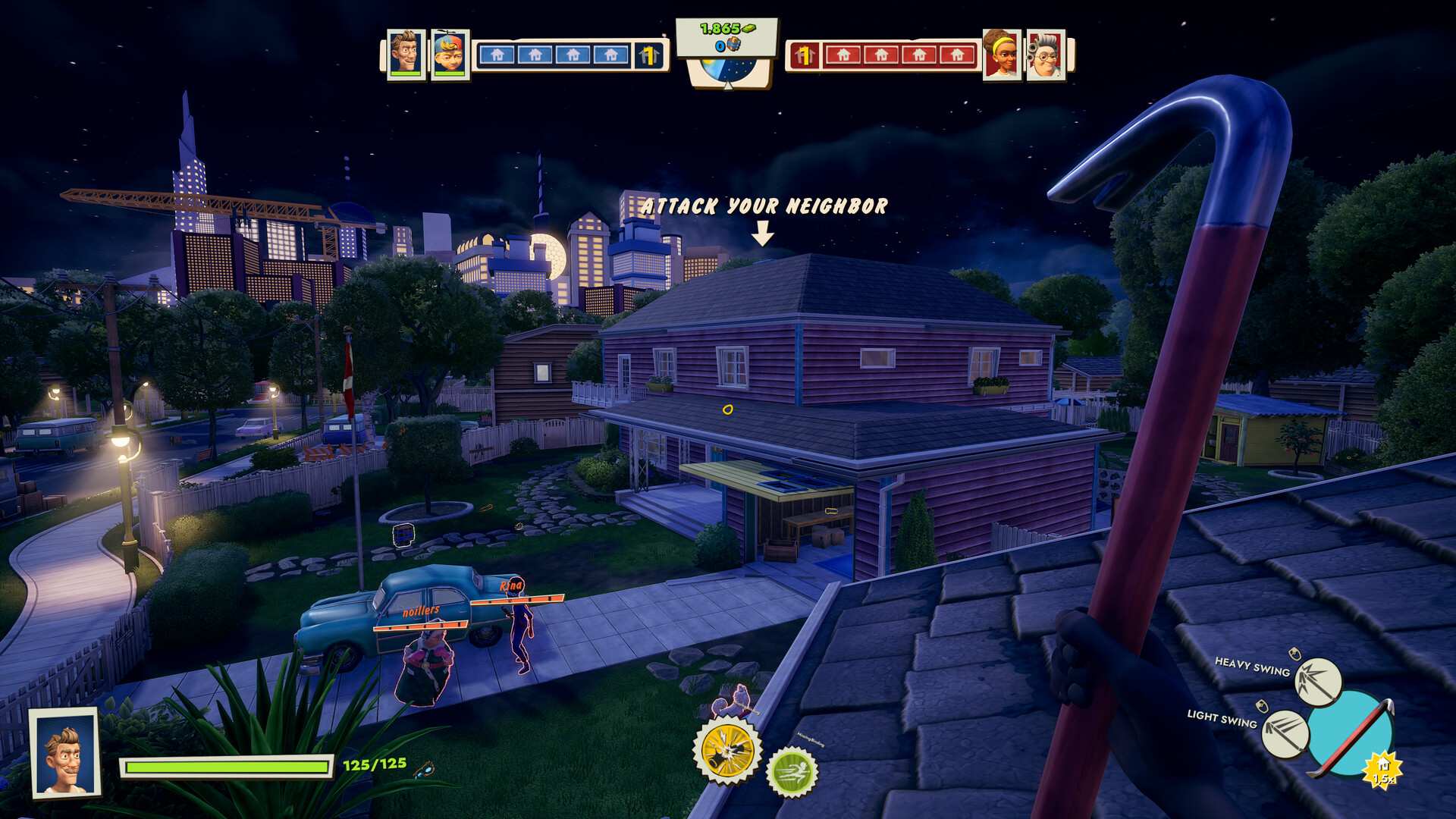Select your character portrait beside the health bar
Image resolution: width=1456 pixels, height=819 pixels.
point(65,752)
